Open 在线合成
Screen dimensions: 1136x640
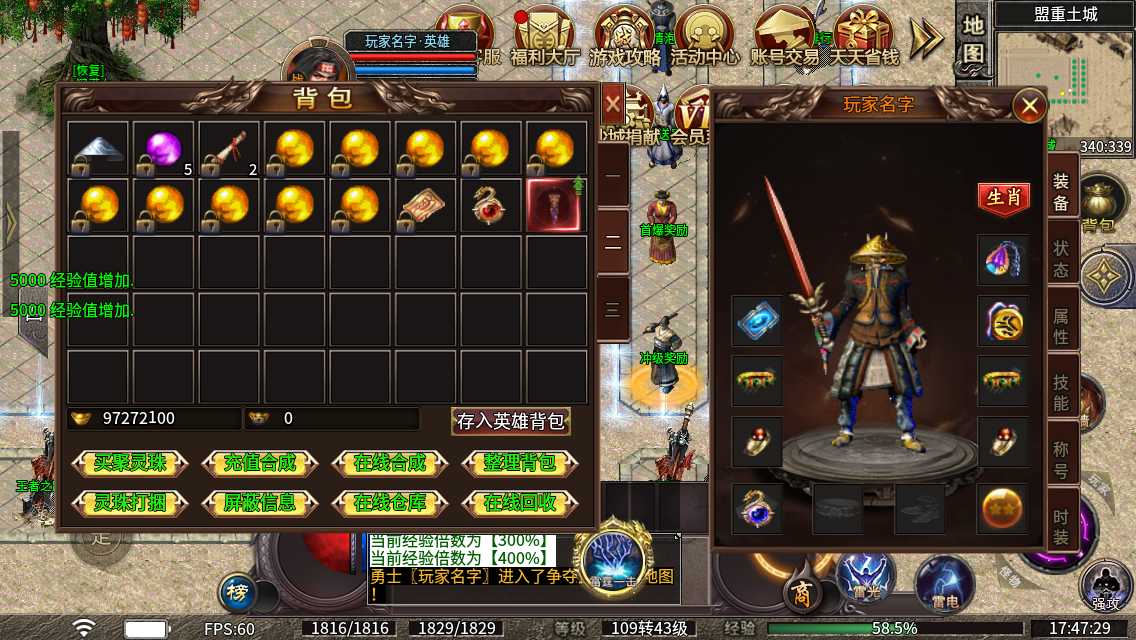click(390, 463)
